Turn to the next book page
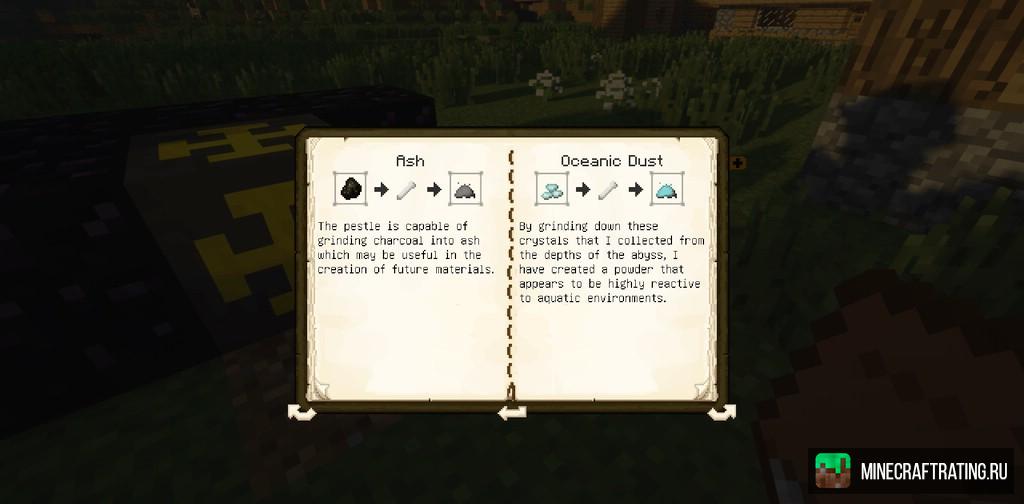The image size is (1024, 504). click(721, 411)
